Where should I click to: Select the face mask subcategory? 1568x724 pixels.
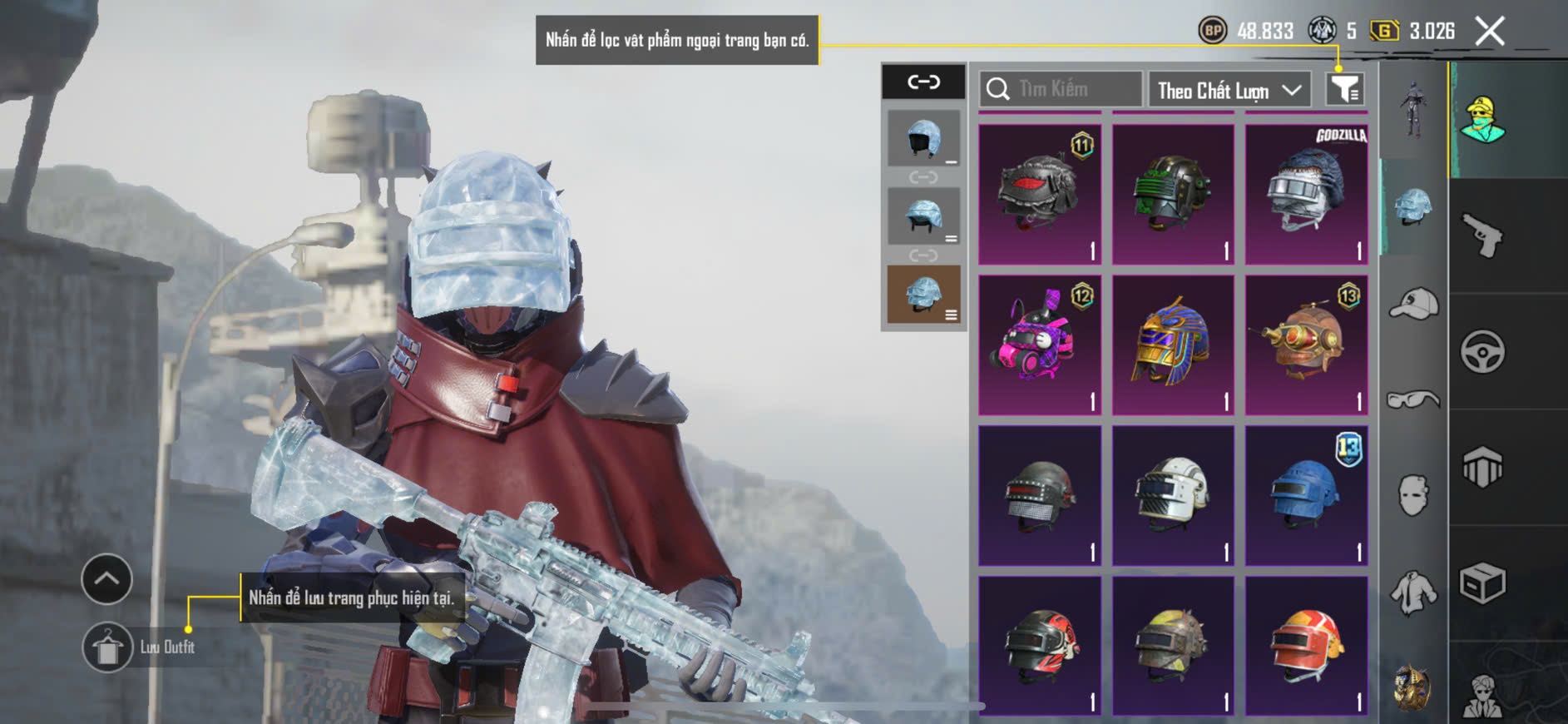(1413, 496)
